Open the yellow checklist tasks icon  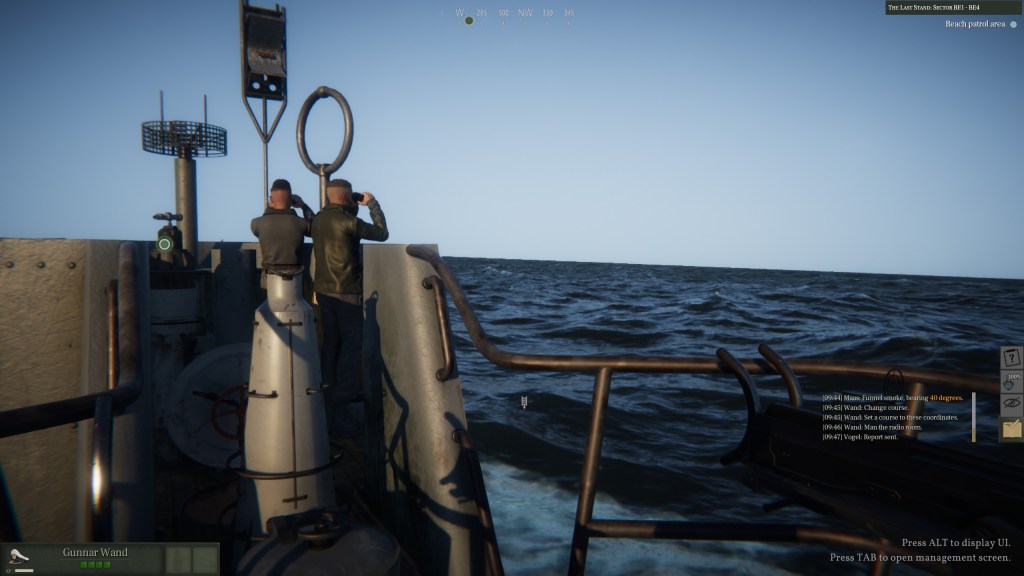coord(1011,429)
